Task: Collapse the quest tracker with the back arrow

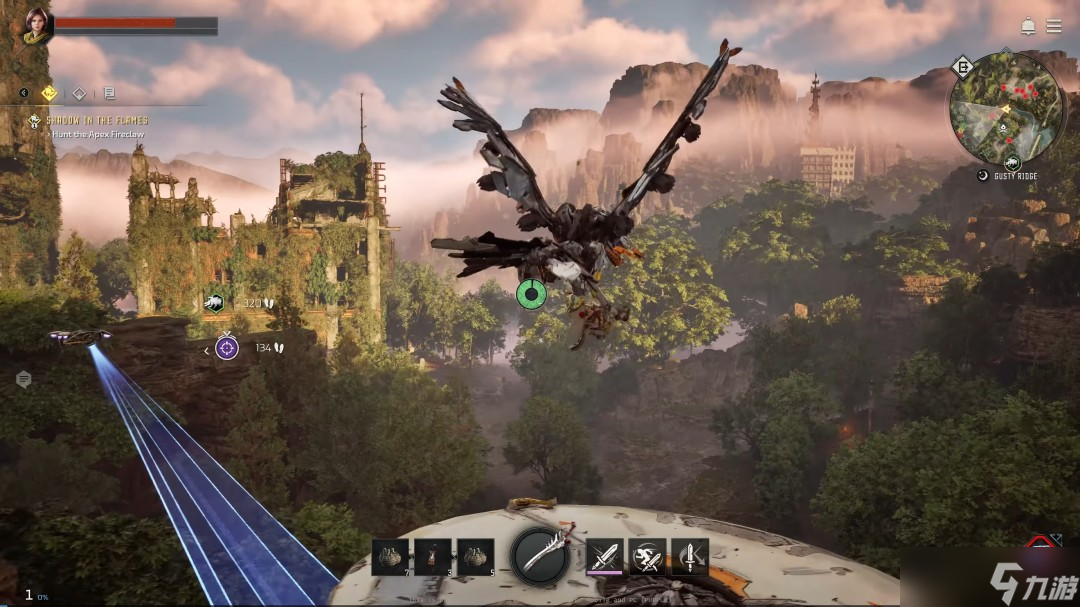Action: [24, 94]
